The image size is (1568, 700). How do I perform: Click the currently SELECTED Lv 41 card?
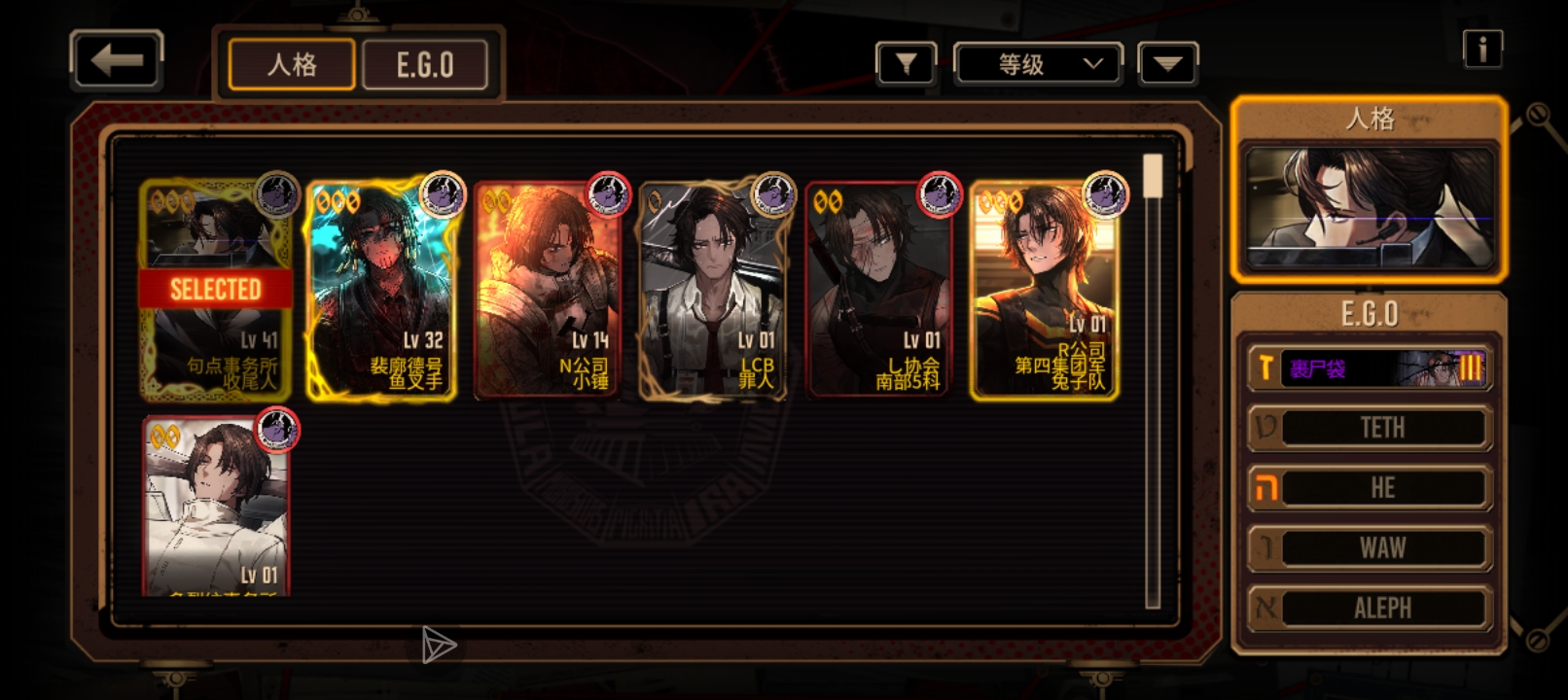point(216,290)
